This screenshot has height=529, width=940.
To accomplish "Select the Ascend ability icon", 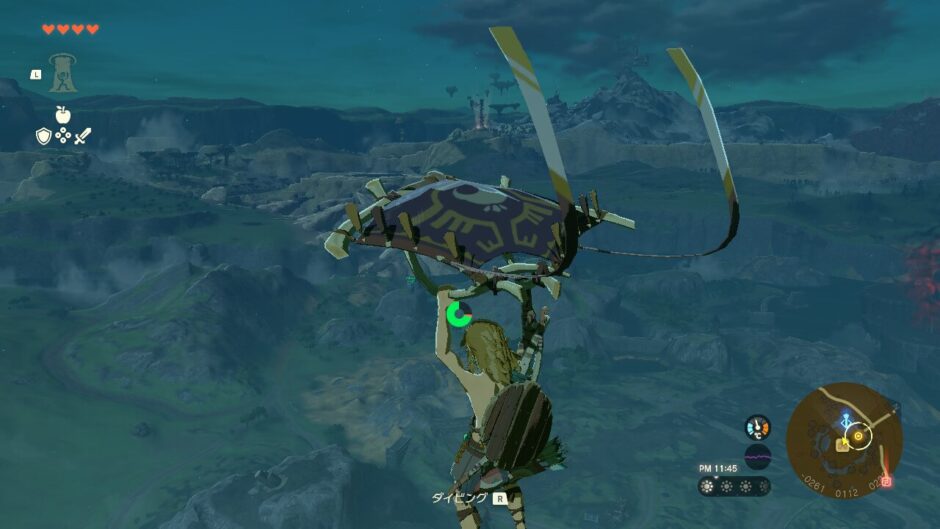I will click(x=62, y=73).
